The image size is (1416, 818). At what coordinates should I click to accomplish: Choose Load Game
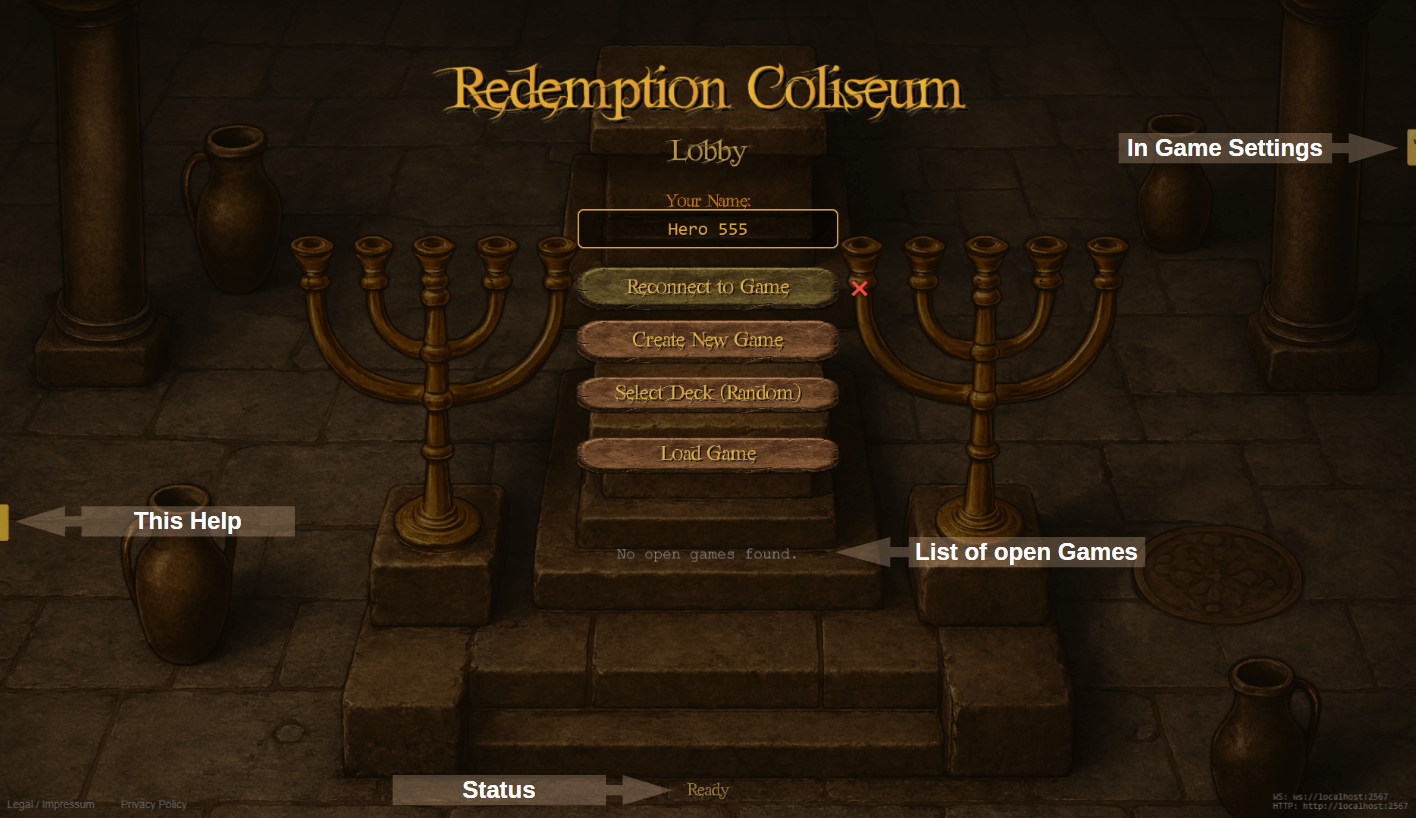click(707, 454)
